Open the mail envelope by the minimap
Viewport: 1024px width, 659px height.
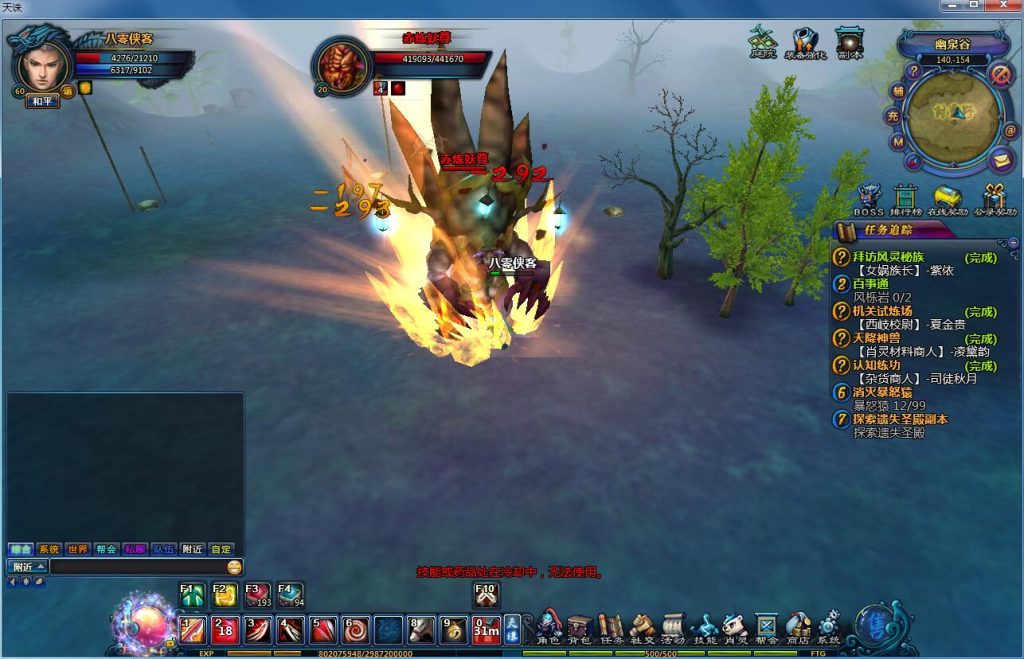point(1000,159)
